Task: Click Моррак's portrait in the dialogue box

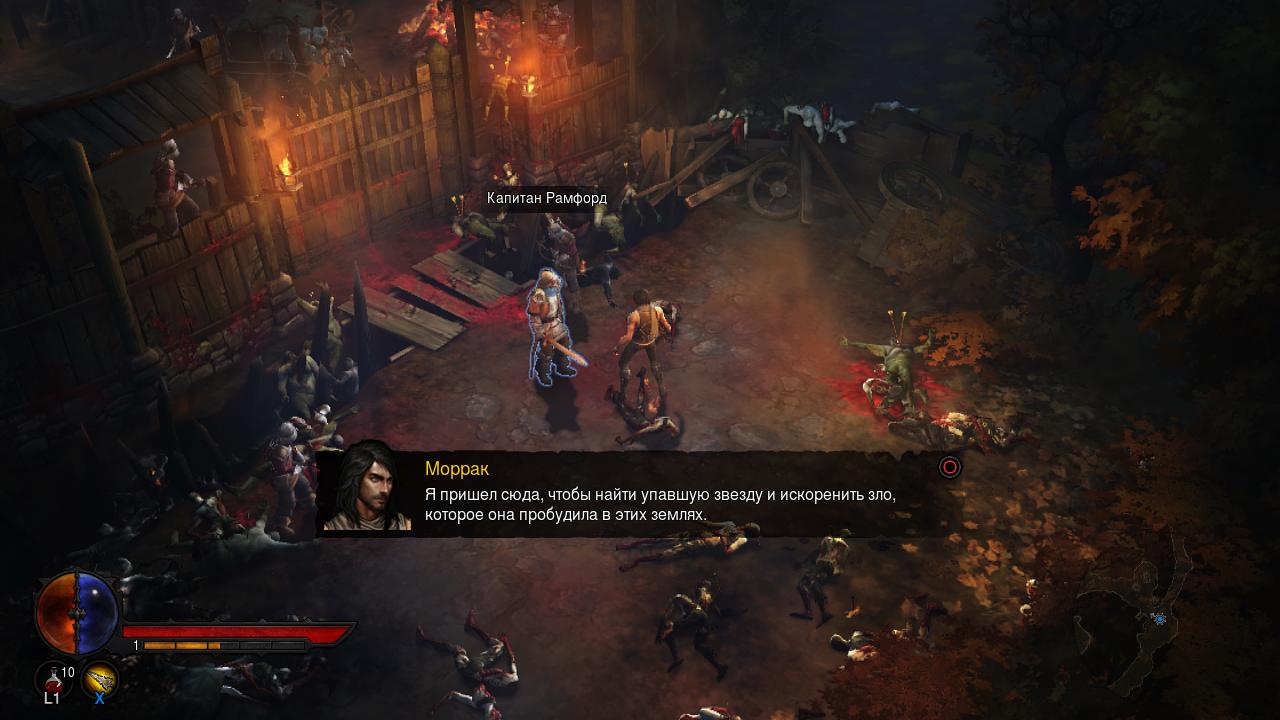Action: point(367,489)
